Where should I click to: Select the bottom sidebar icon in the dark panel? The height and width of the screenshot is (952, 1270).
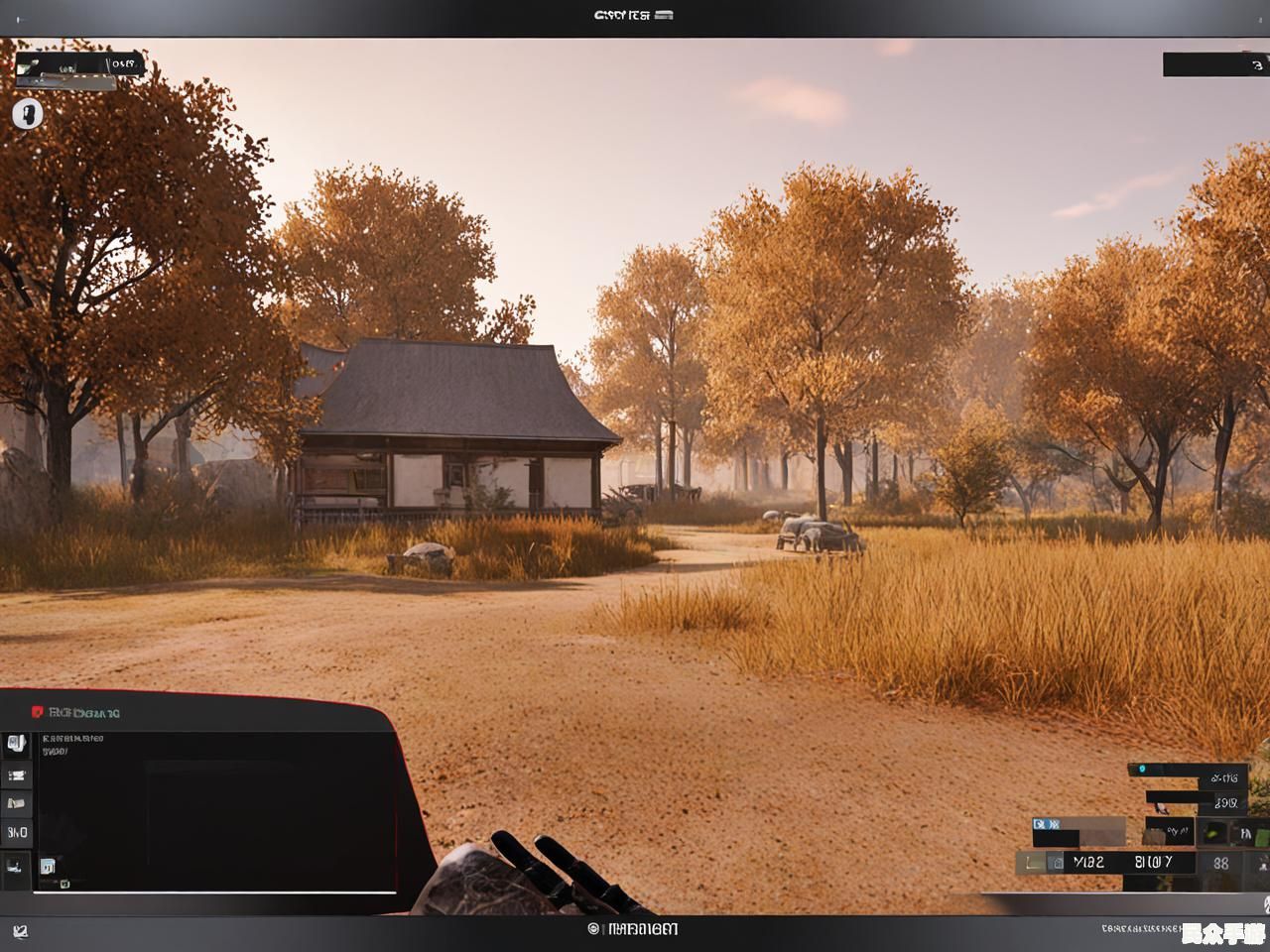[16, 866]
